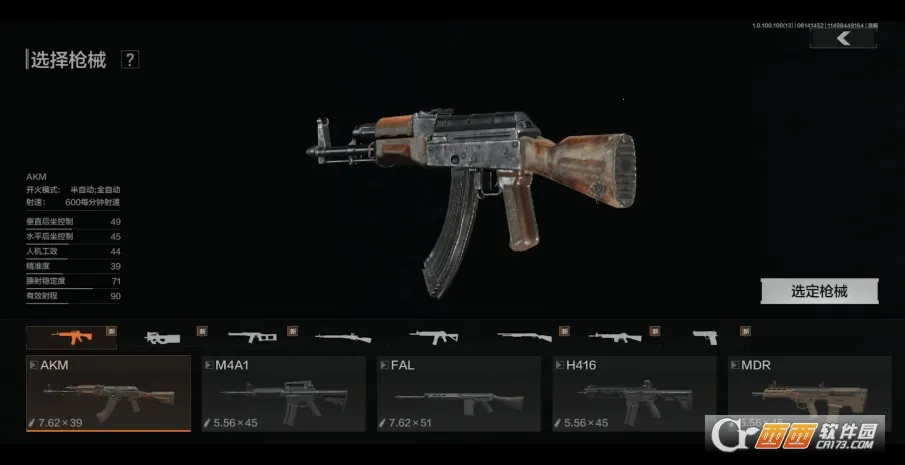Confirm weapon with 选定枪械 button
Viewport: 905px width, 465px height.
click(819, 291)
